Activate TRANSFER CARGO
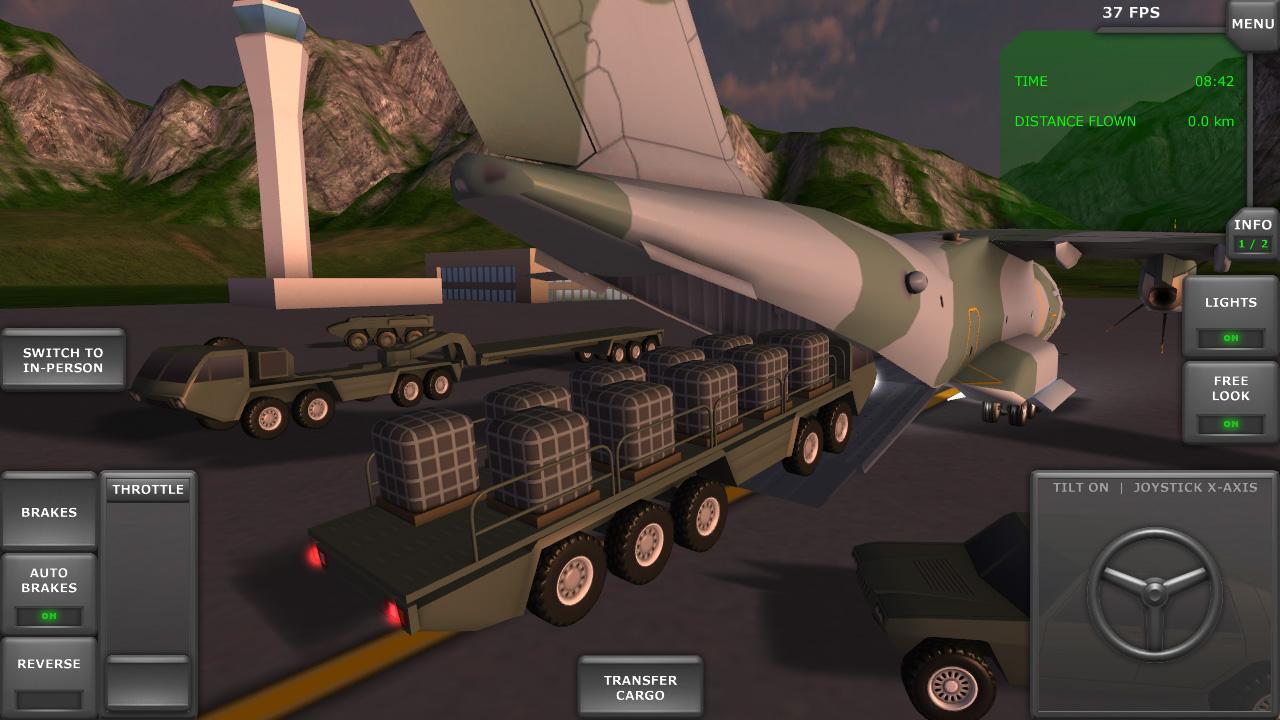 [x=640, y=685]
